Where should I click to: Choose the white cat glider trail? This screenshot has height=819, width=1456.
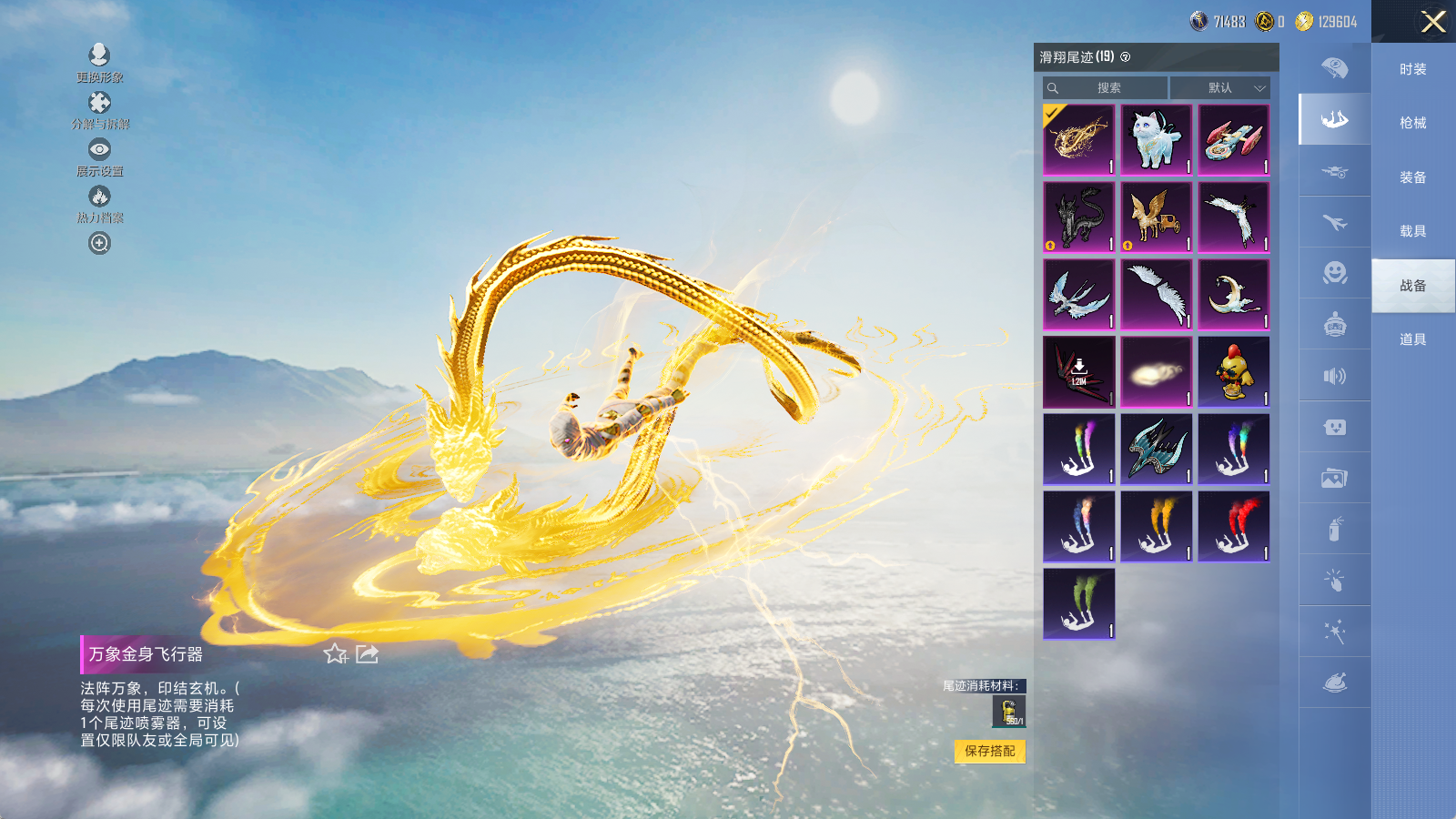point(1156,139)
